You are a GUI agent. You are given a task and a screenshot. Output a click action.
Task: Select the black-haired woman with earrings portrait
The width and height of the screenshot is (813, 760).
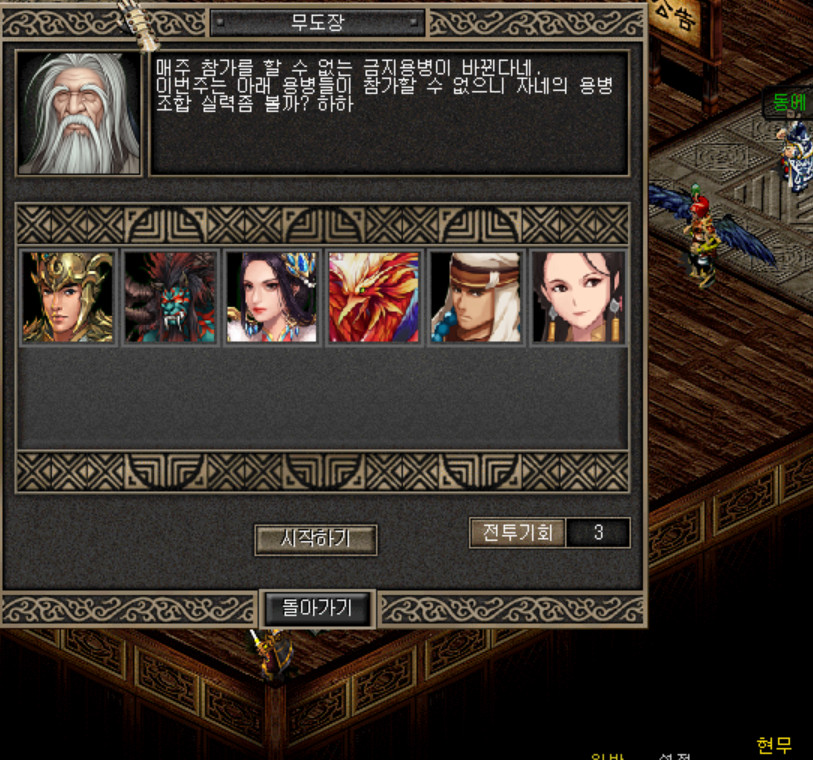(x=578, y=297)
